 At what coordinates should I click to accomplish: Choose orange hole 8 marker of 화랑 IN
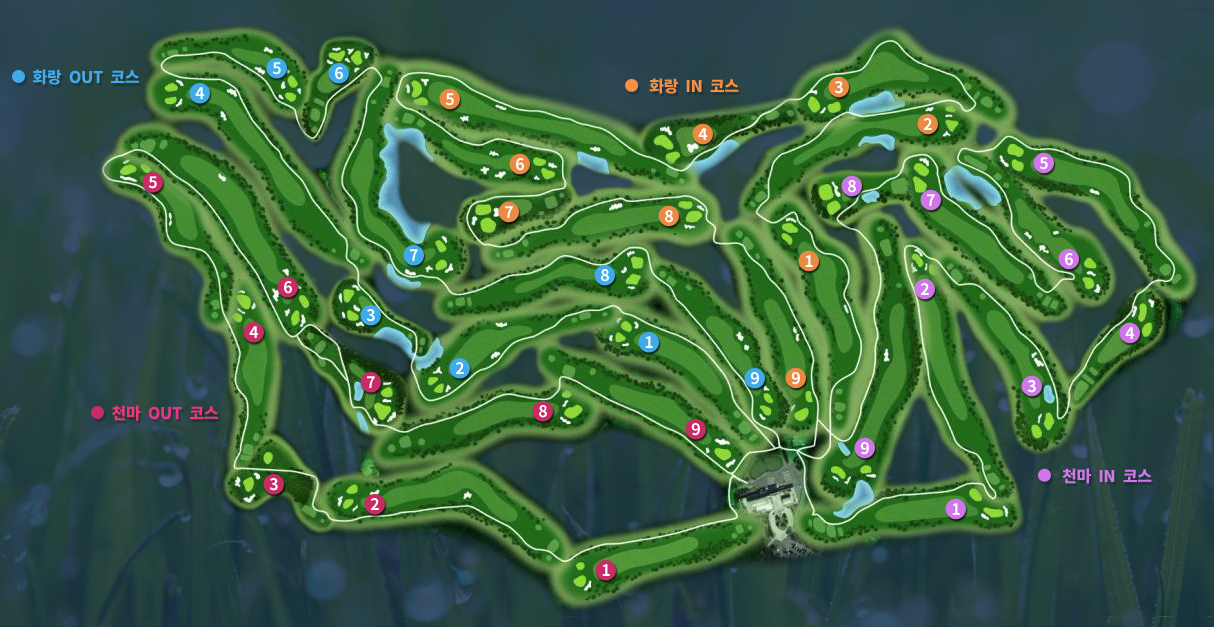coord(668,216)
